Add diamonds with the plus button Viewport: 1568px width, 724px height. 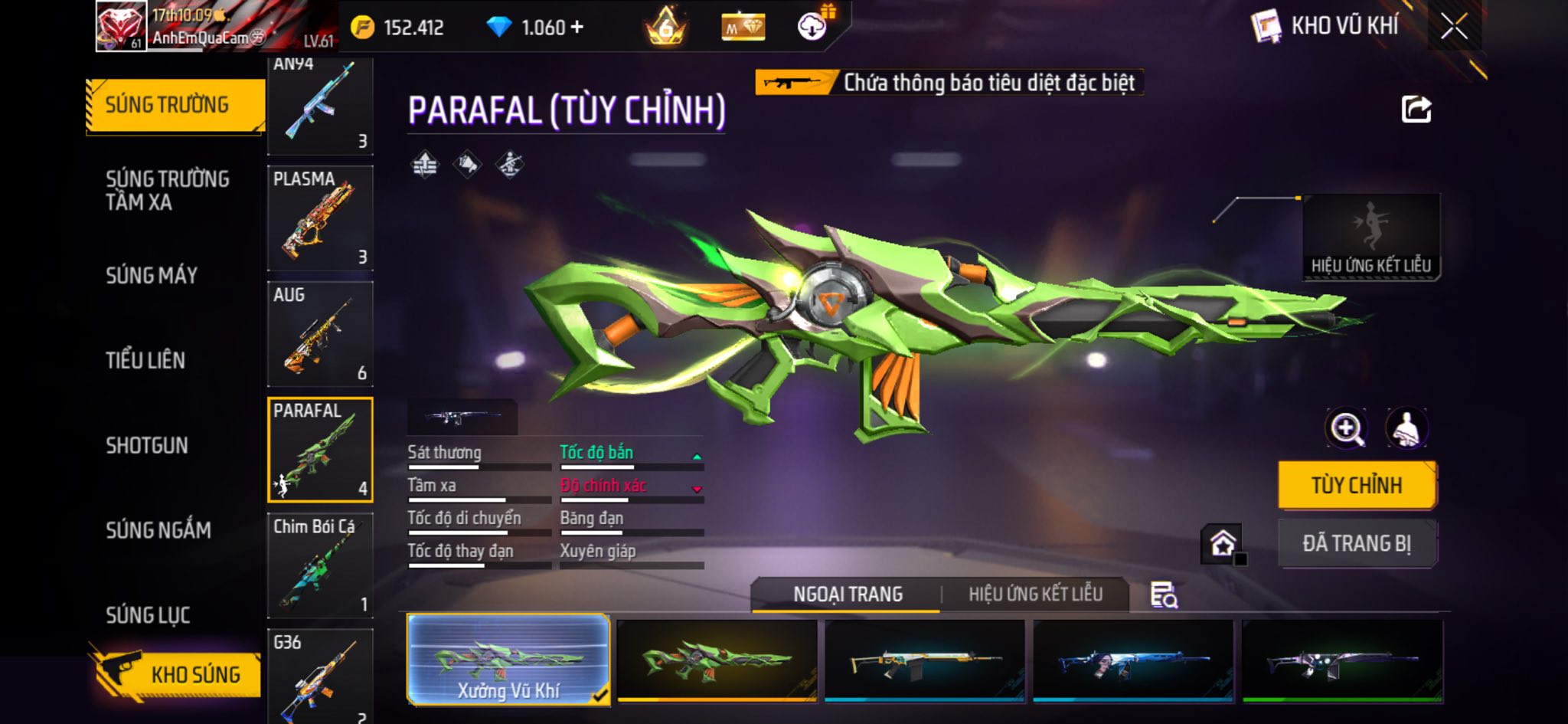click(x=577, y=28)
